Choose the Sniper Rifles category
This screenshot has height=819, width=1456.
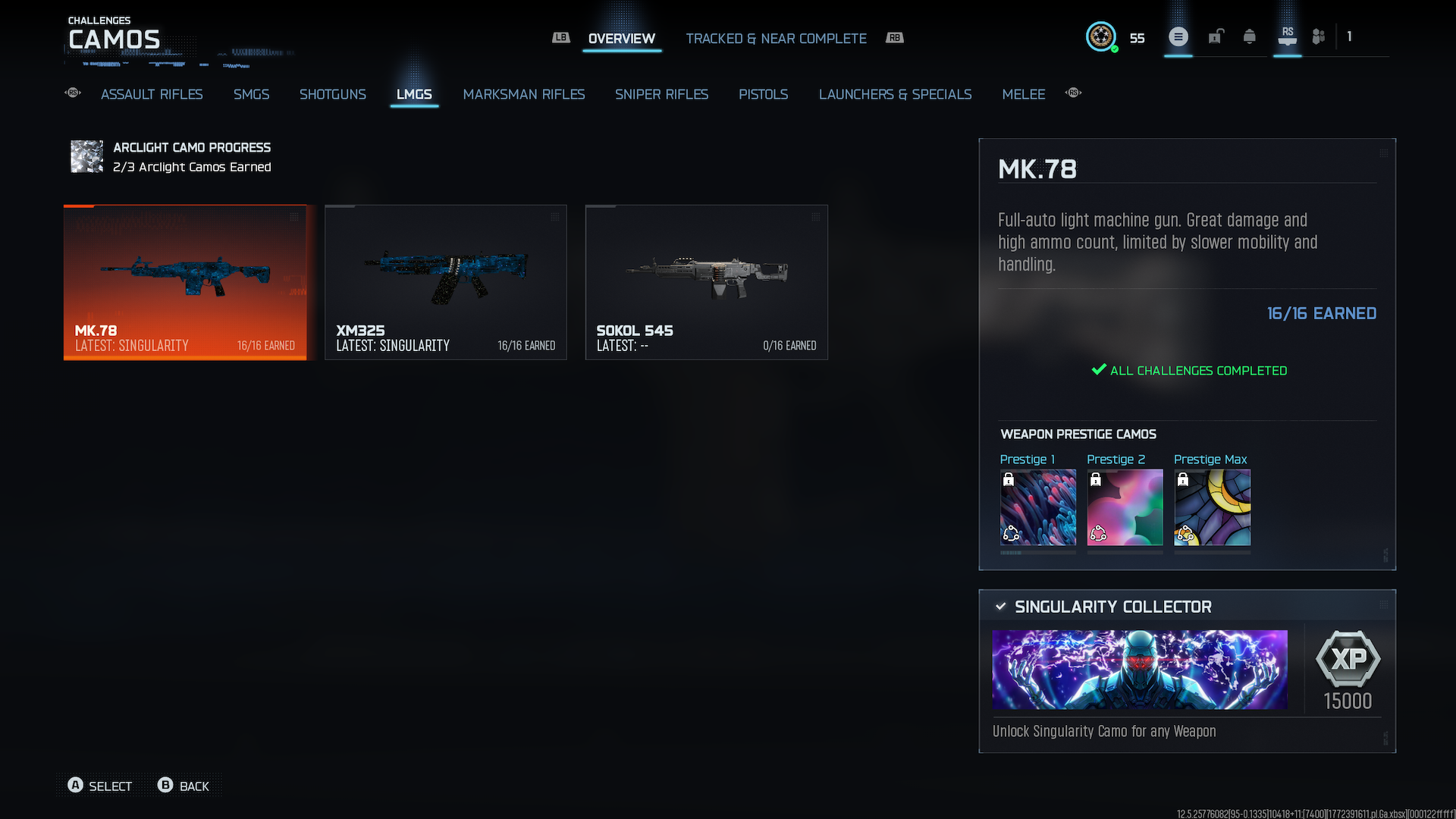tap(661, 94)
